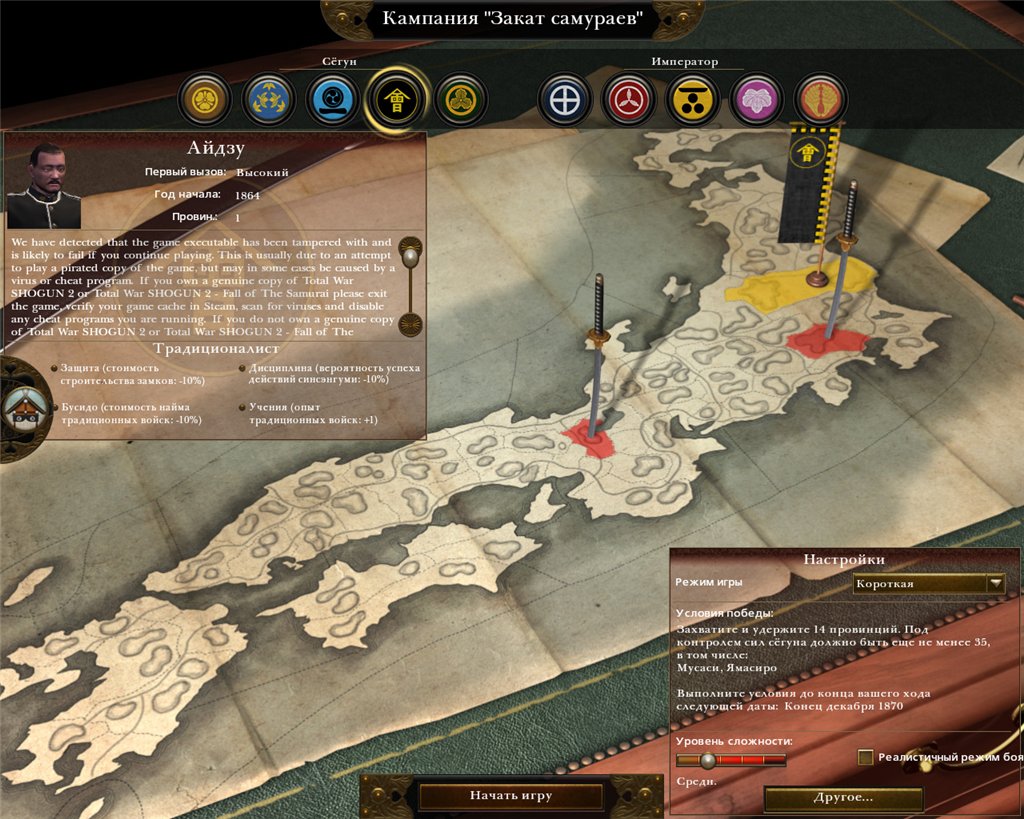Select the light blue swirl clan emblem
The height and width of the screenshot is (819, 1024).
[x=332, y=100]
